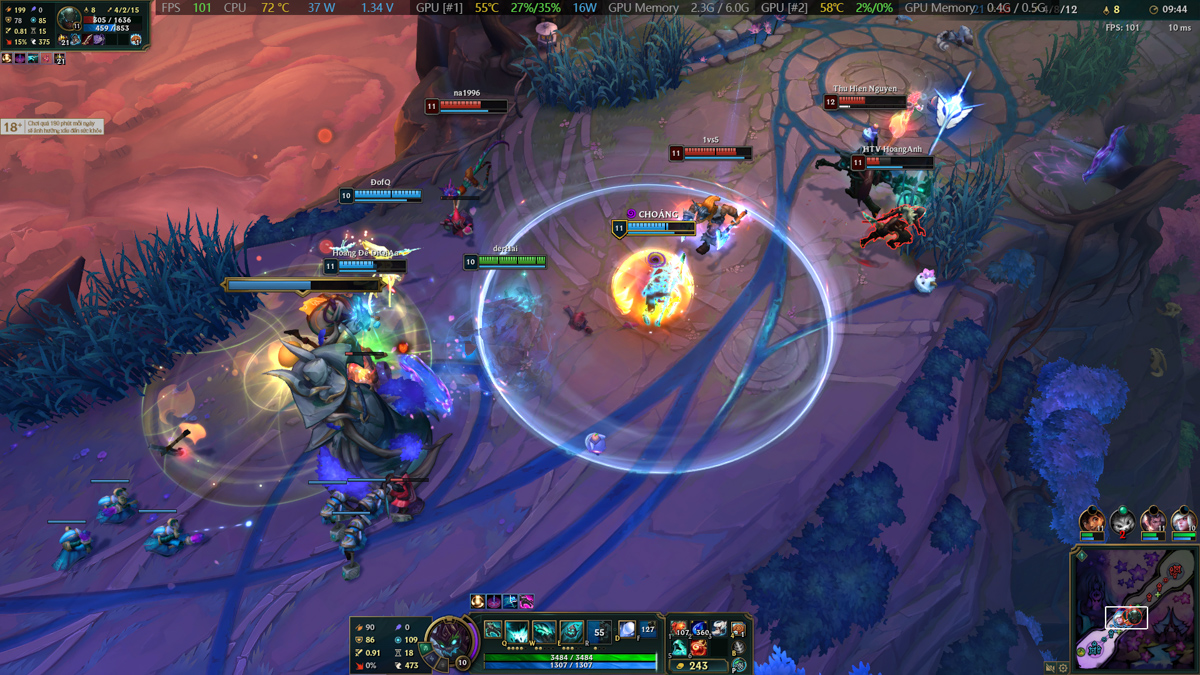Viewport: 1200px width, 675px height.
Task: Activate the E ability icon
Action: click(571, 632)
